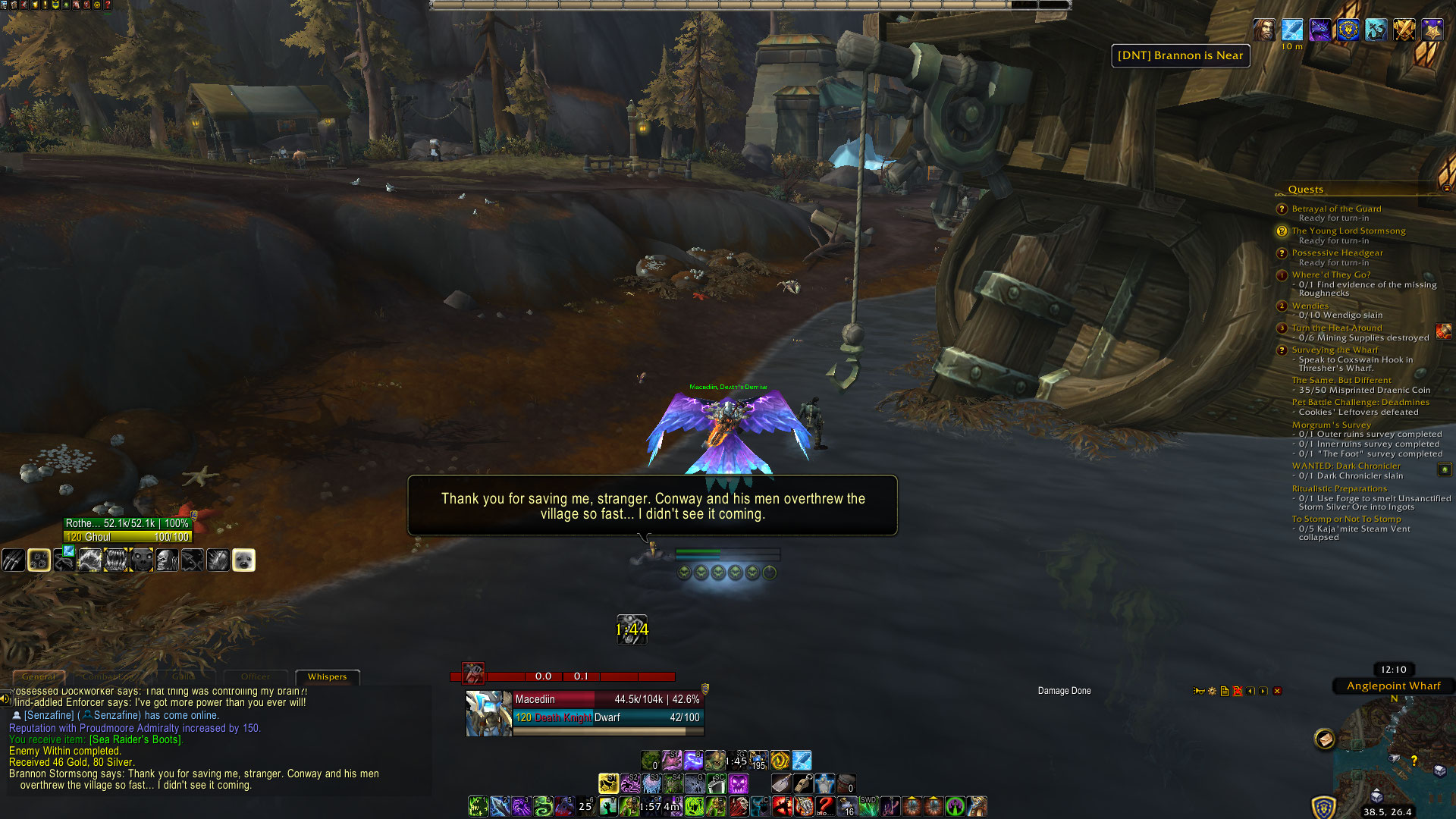The width and height of the screenshot is (1456, 819).
Task: Activate the pet claw attack ability
Action: coord(13,560)
